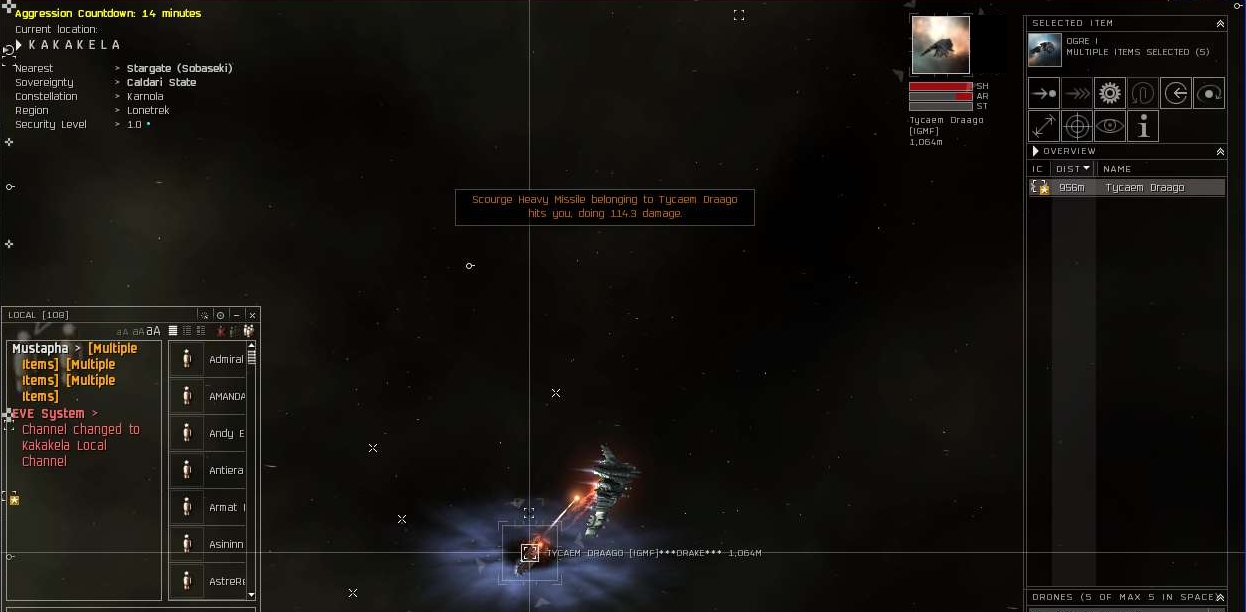Screen dimensions: 1246x612
Task: Select the left-arrow circle action icon
Action: (x=1176, y=93)
